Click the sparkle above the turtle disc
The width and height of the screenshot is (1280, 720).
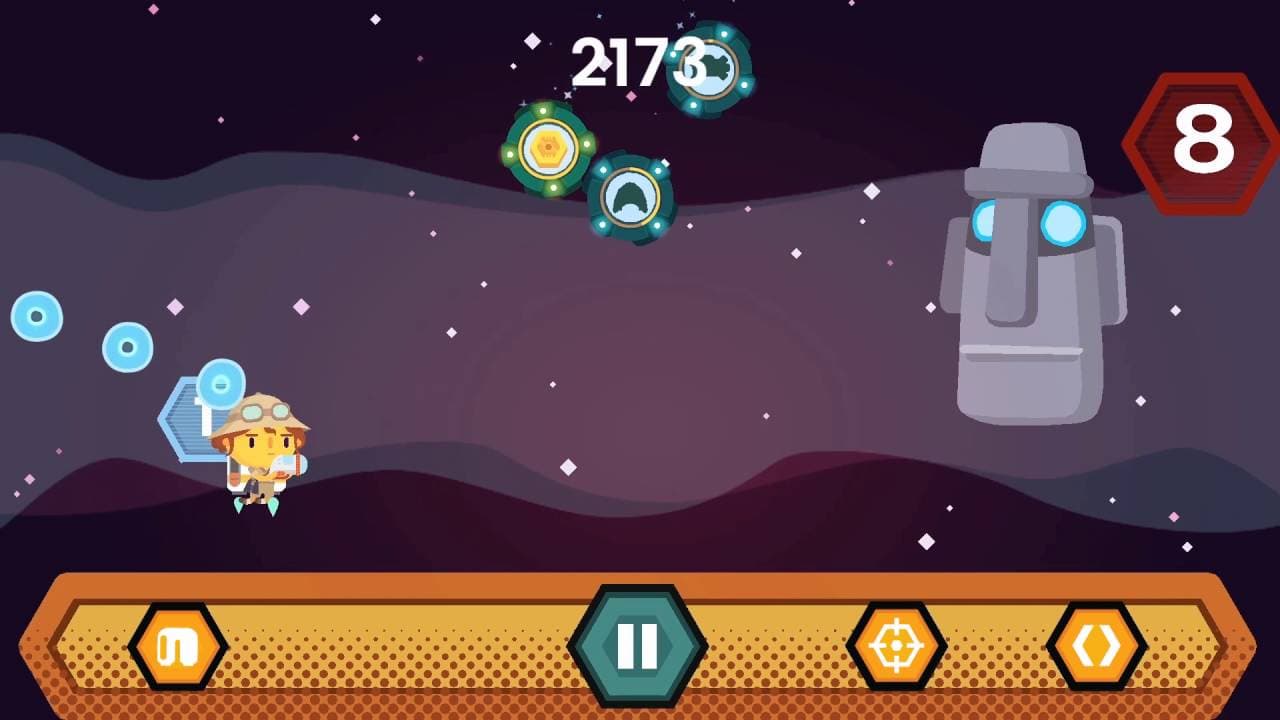(x=686, y=20)
